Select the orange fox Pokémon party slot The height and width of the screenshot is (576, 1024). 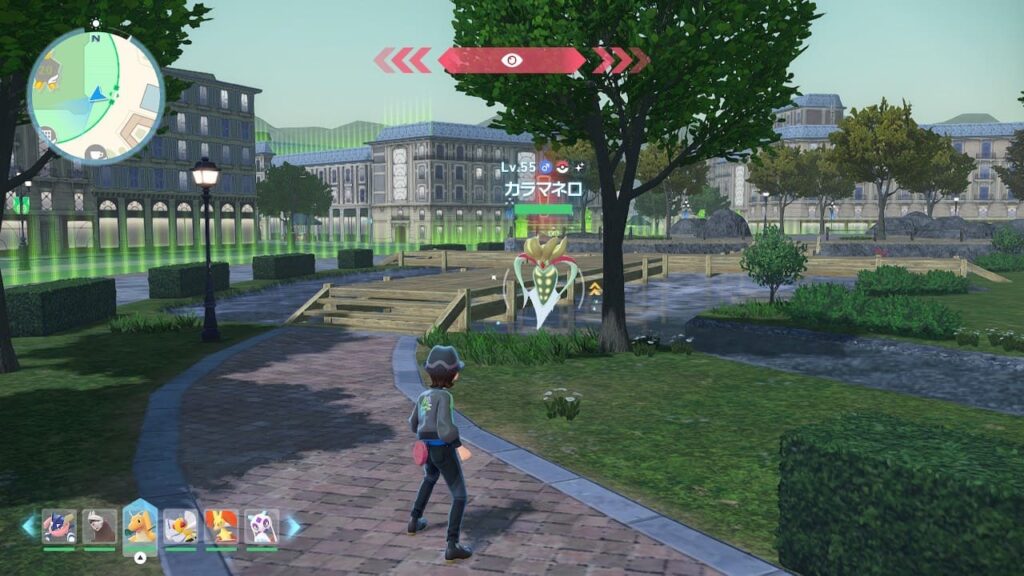[221, 526]
